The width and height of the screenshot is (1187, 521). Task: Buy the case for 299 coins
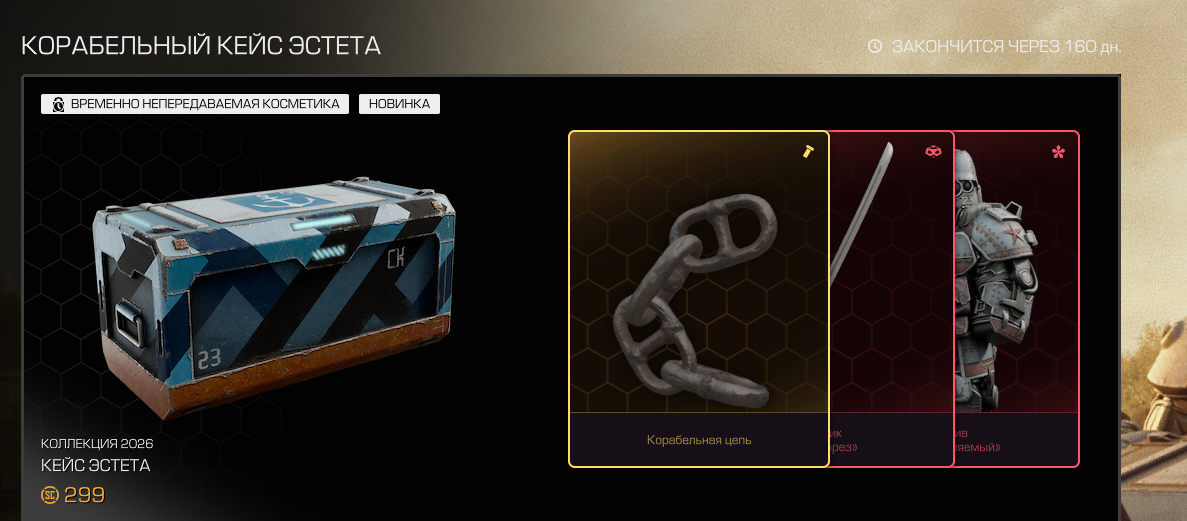[x=74, y=495]
